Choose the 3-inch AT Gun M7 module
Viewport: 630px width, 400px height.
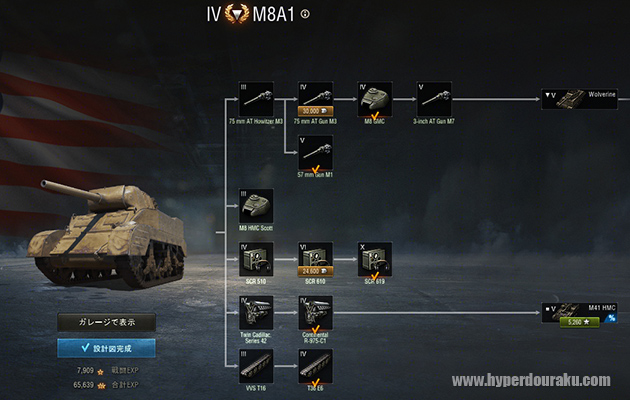point(434,98)
